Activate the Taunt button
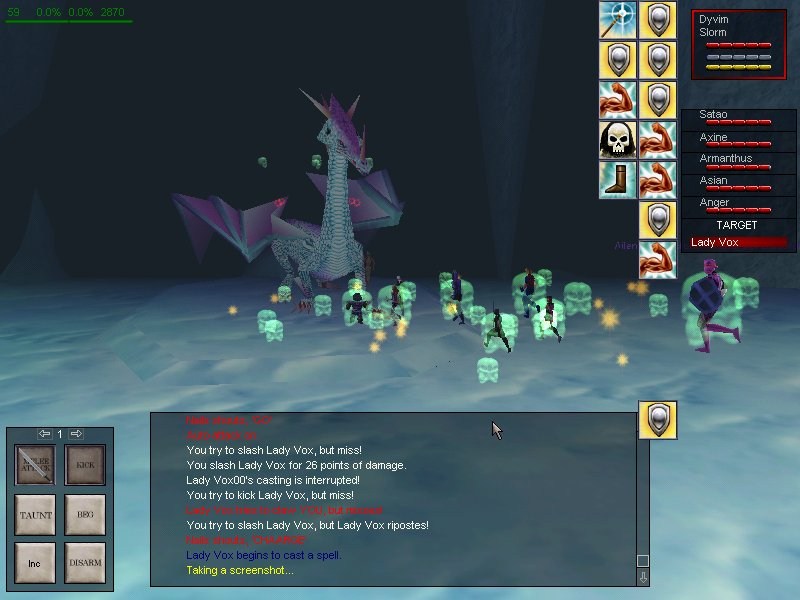This screenshot has height=600, width=800. (35, 514)
